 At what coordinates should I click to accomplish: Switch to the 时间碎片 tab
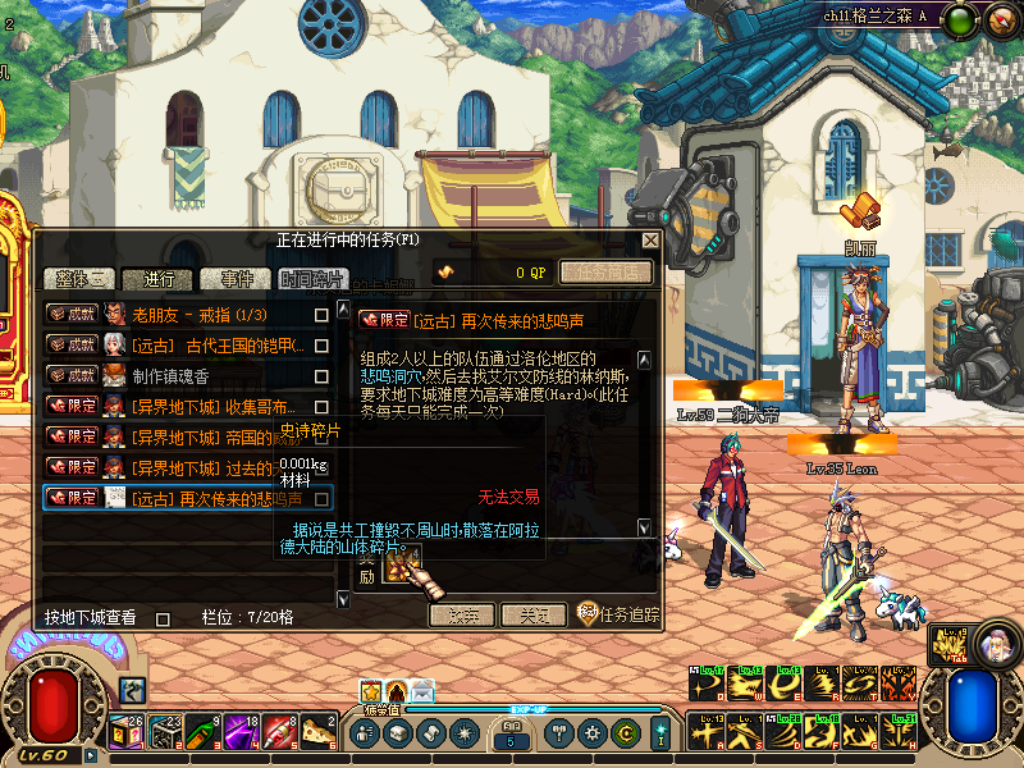[314, 279]
